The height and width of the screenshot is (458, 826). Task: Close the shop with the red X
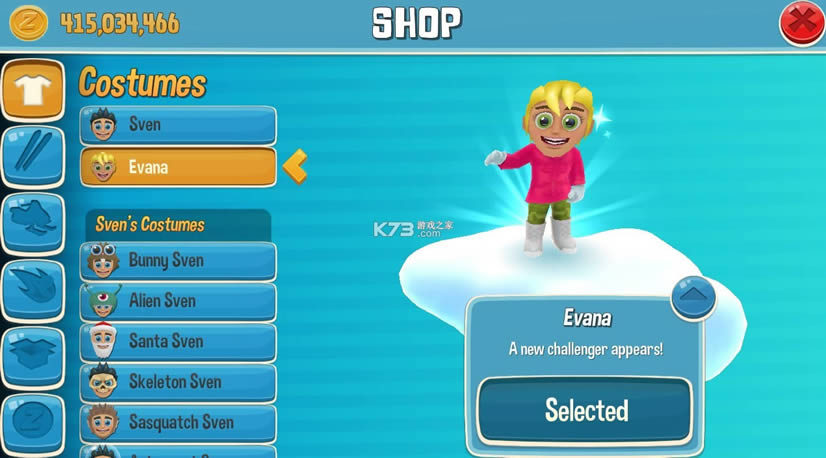(801, 23)
